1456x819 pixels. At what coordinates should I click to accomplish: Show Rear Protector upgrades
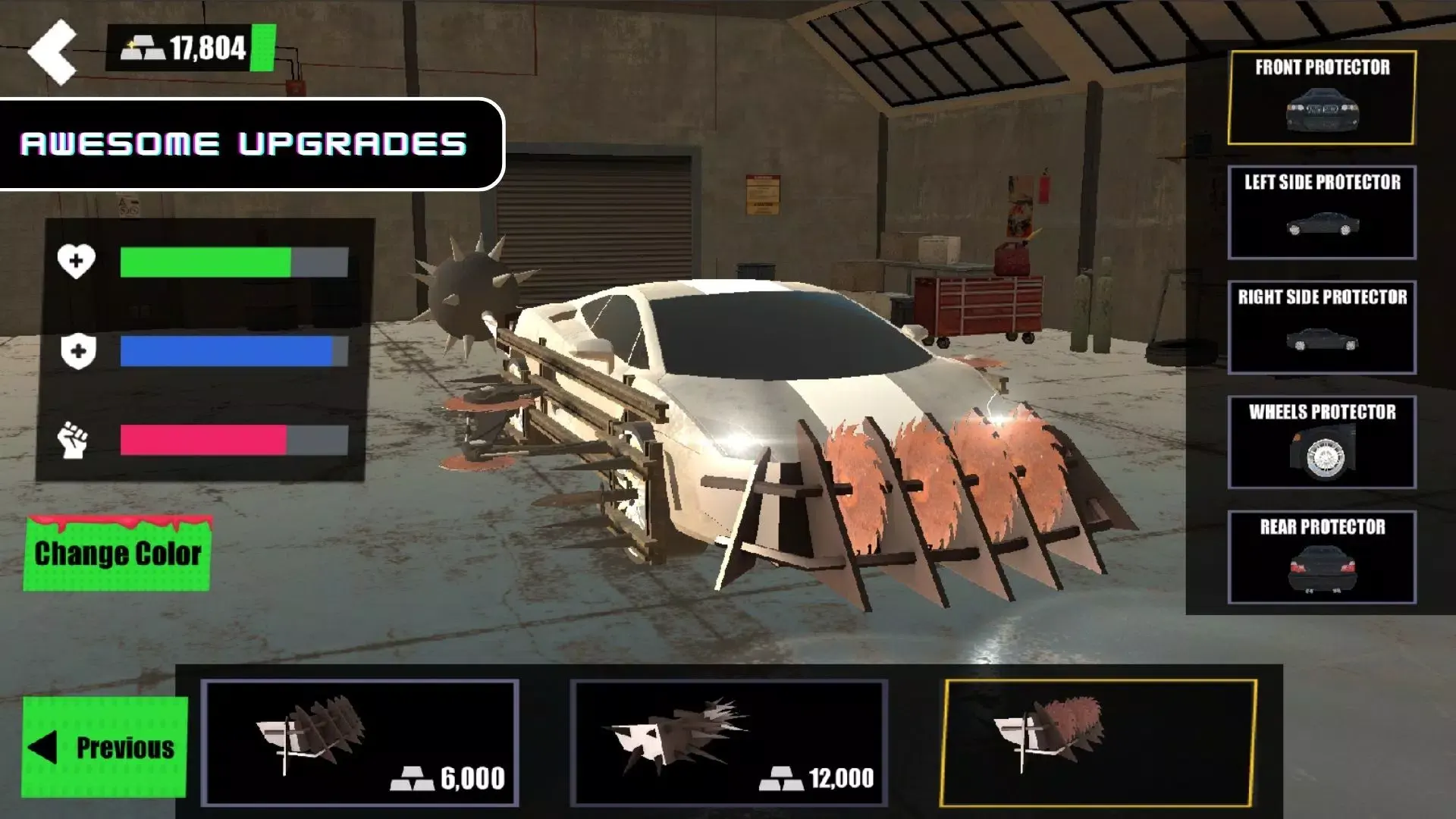tap(1322, 557)
